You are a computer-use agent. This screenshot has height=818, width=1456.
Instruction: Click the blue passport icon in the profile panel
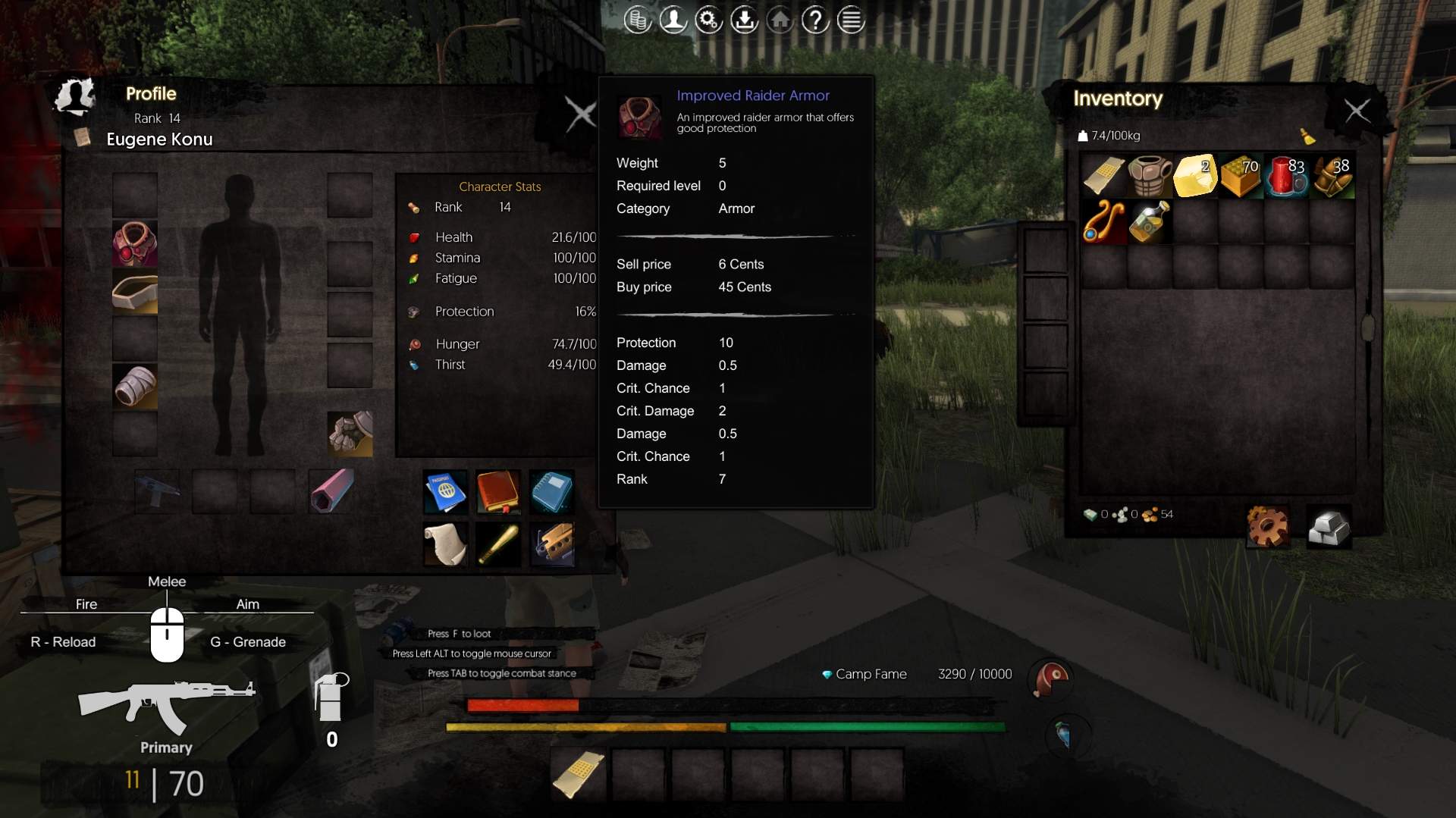pos(445,491)
